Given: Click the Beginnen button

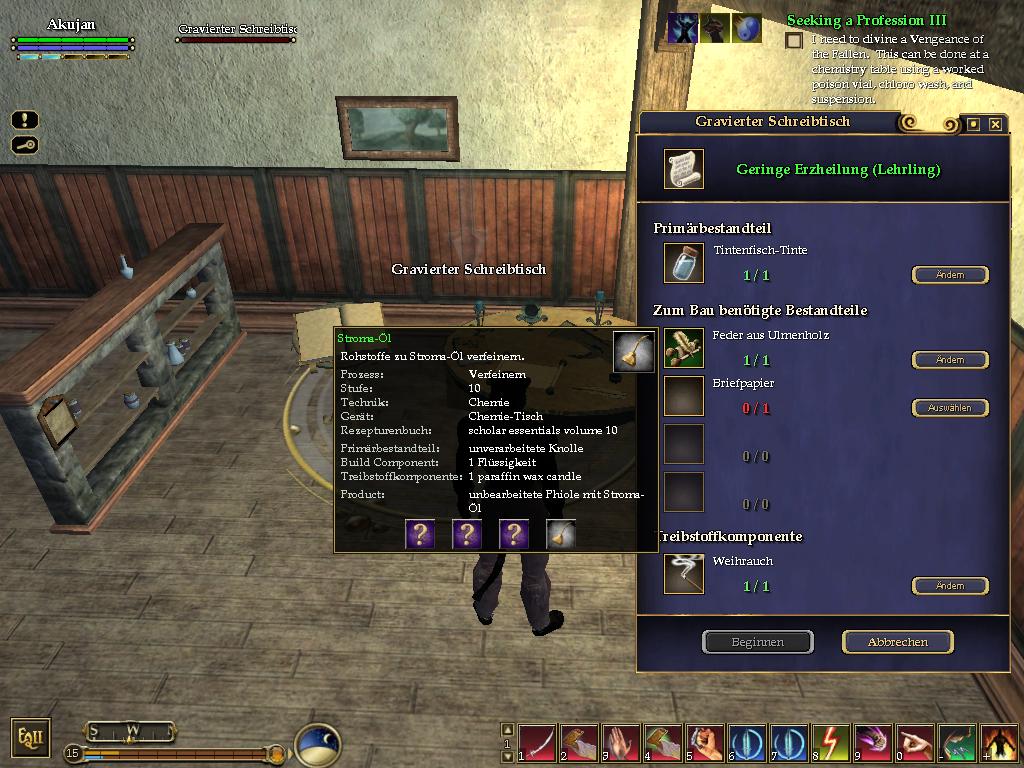Looking at the screenshot, I should 757,642.
